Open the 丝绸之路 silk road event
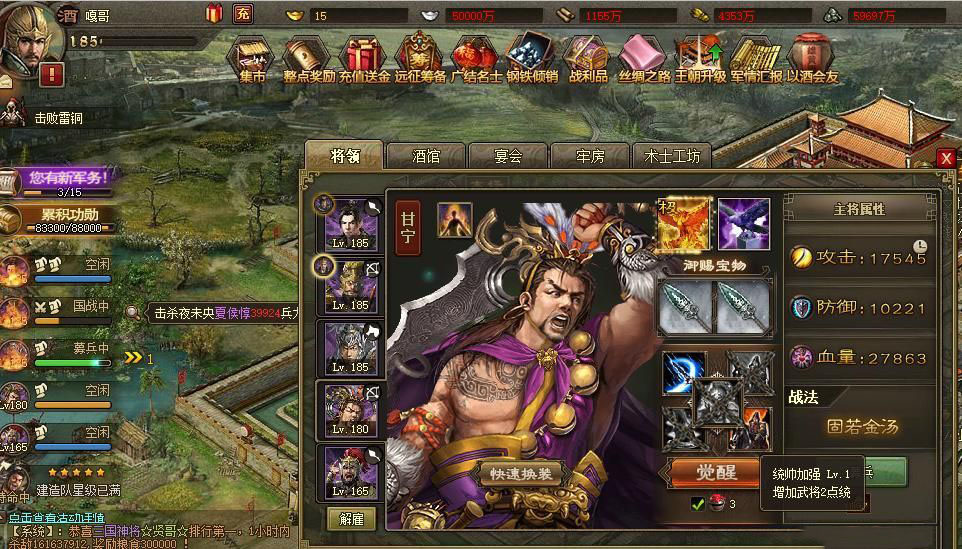Screen dimensions: 962x549 coord(643,58)
